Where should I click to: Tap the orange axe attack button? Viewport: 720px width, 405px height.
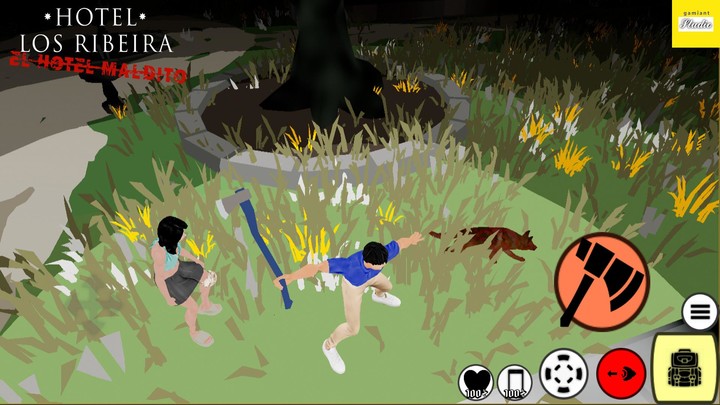pyautogui.click(x=601, y=280)
